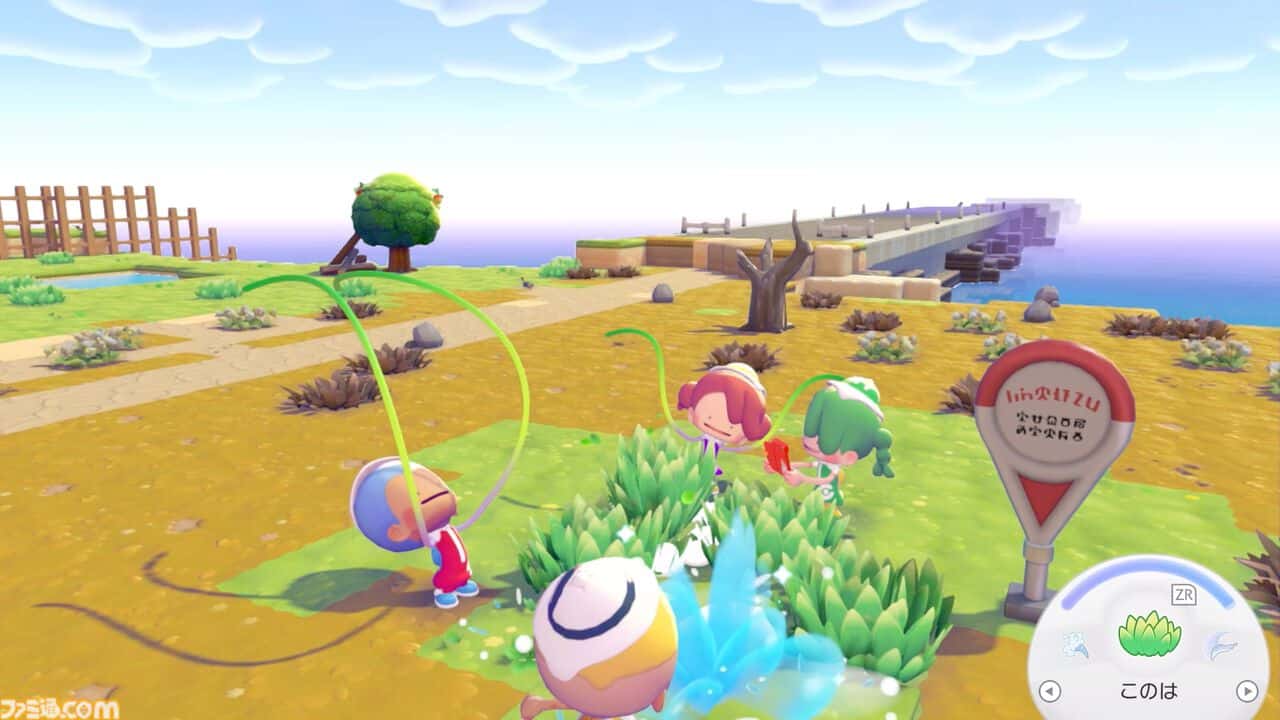Select the tool icon right of the leaf
The width and height of the screenshot is (1280, 720).
[x=1223, y=646]
